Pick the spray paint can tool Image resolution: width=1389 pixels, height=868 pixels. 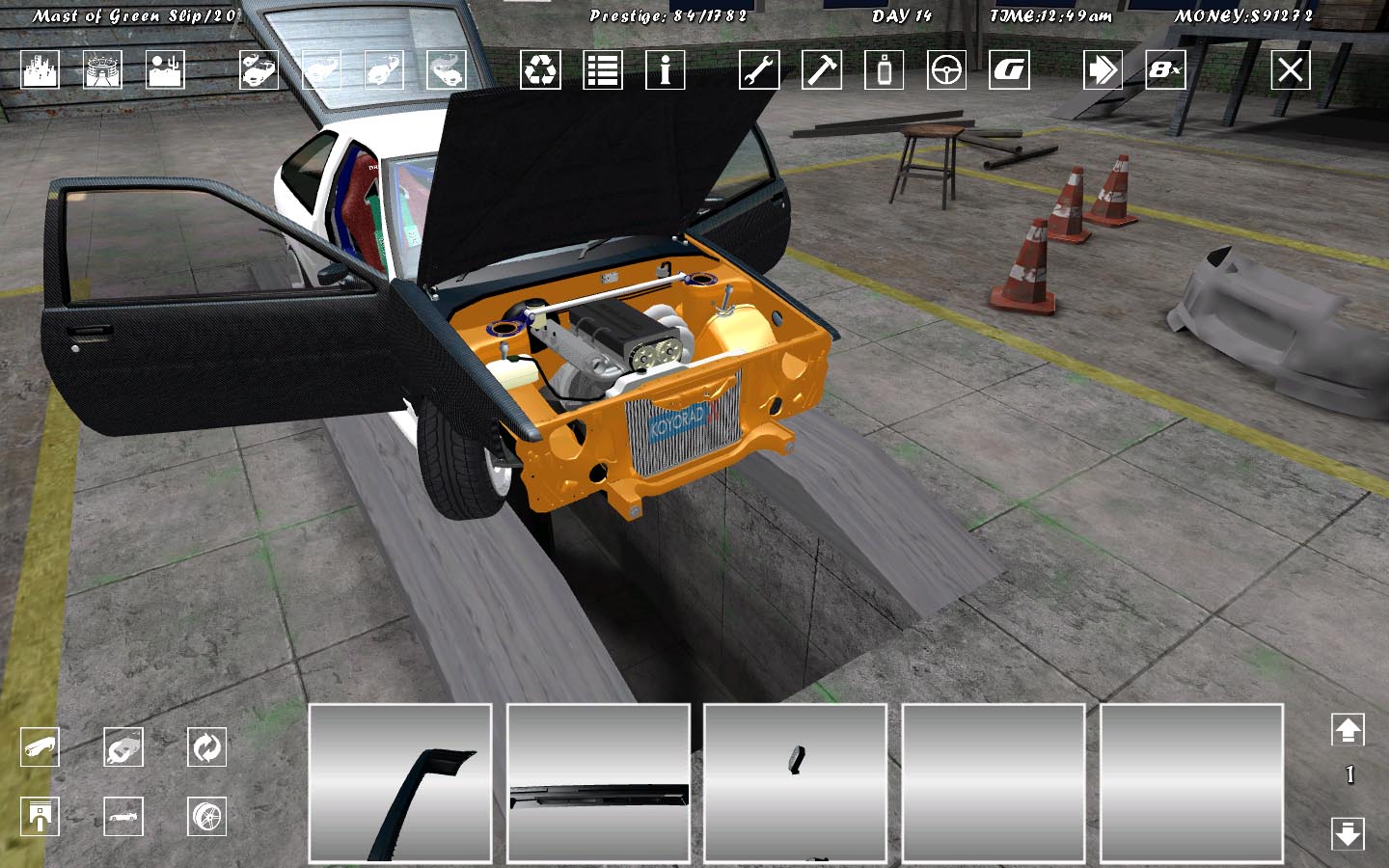pyautogui.click(x=884, y=70)
